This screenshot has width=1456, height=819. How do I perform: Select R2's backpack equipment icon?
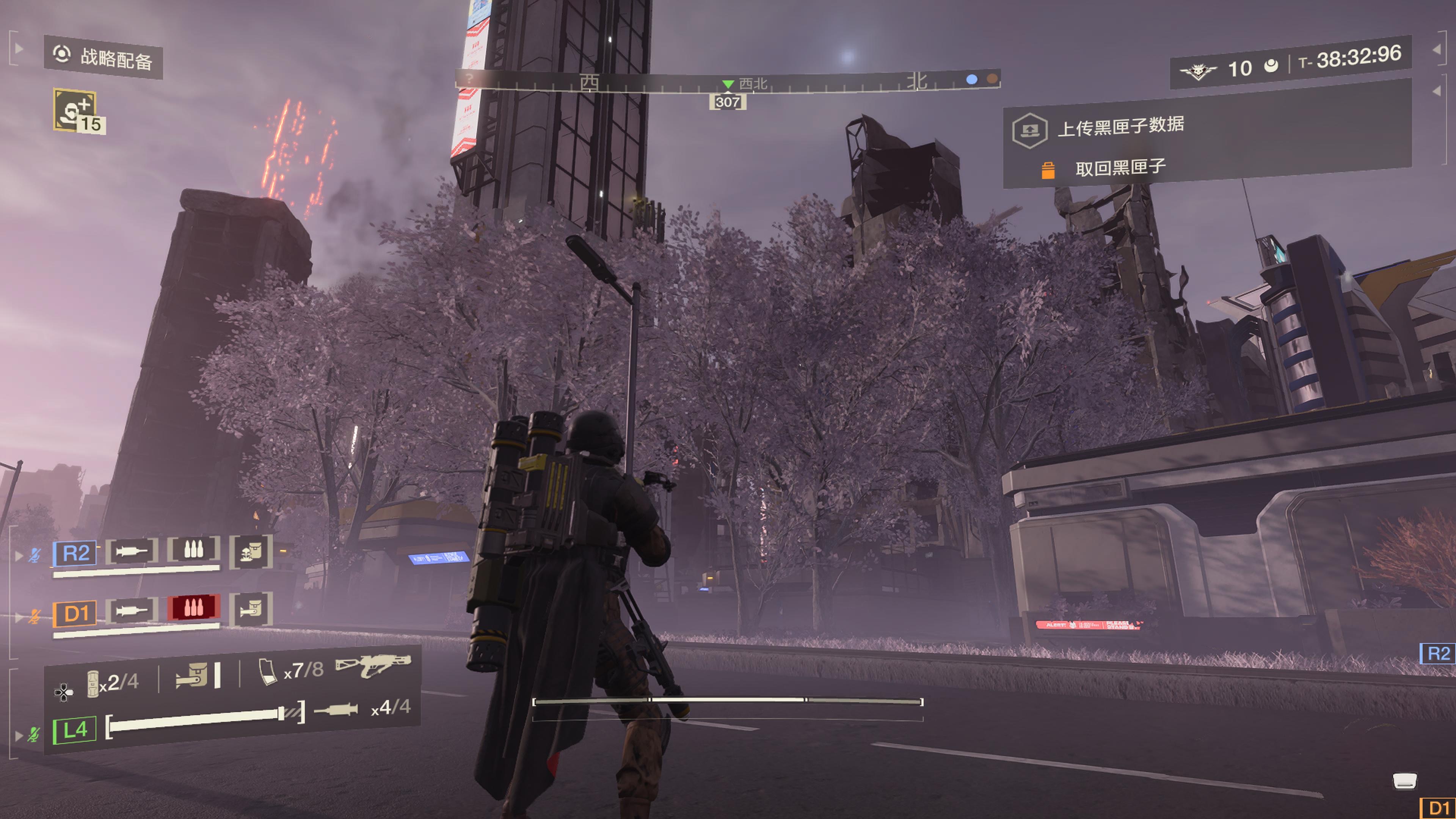(251, 551)
